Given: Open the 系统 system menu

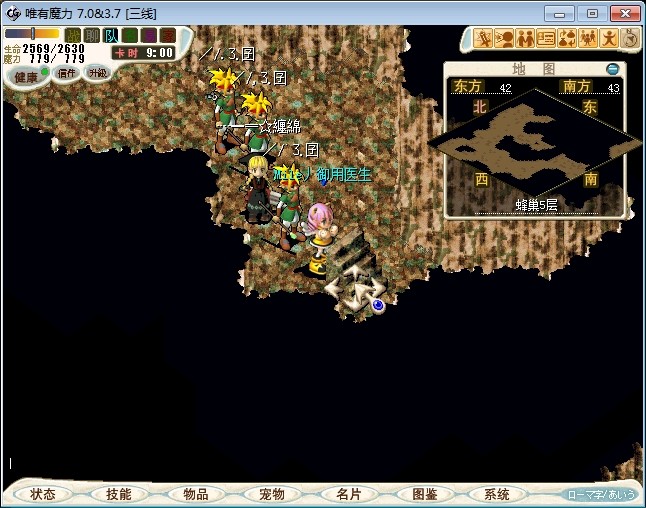Looking at the screenshot, I should 497,494.
